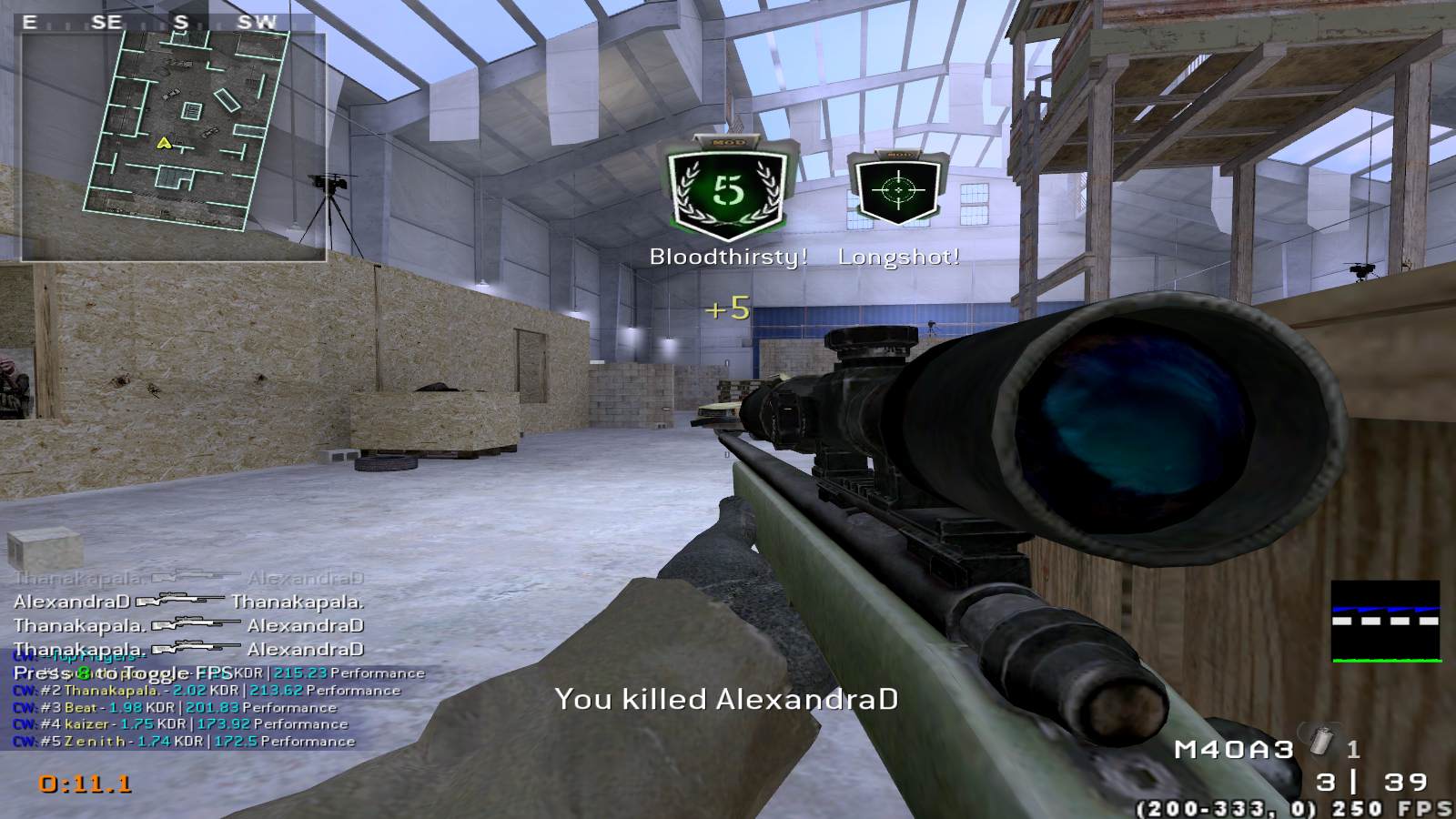This screenshot has height=819, width=1456.
Task: Click the compass heading strip
Action: [x=155, y=23]
